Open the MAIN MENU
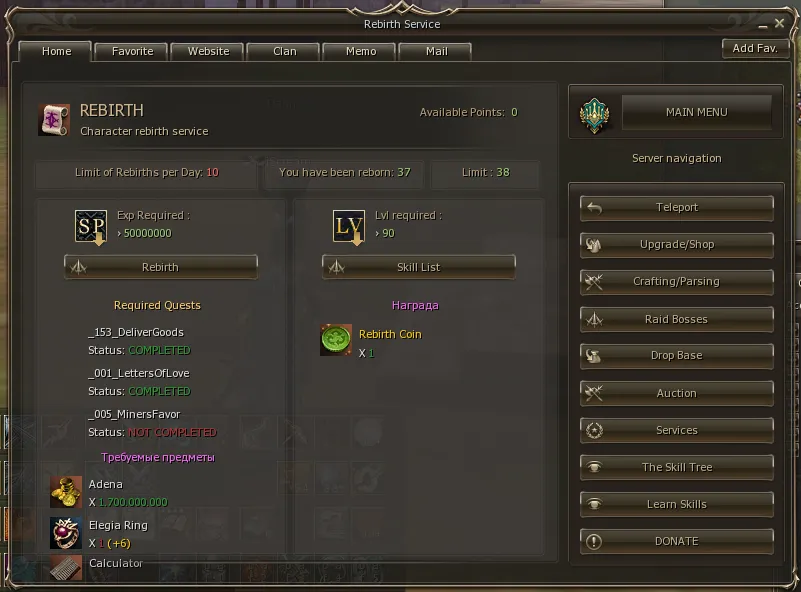The image size is (801, 592). 696,113
